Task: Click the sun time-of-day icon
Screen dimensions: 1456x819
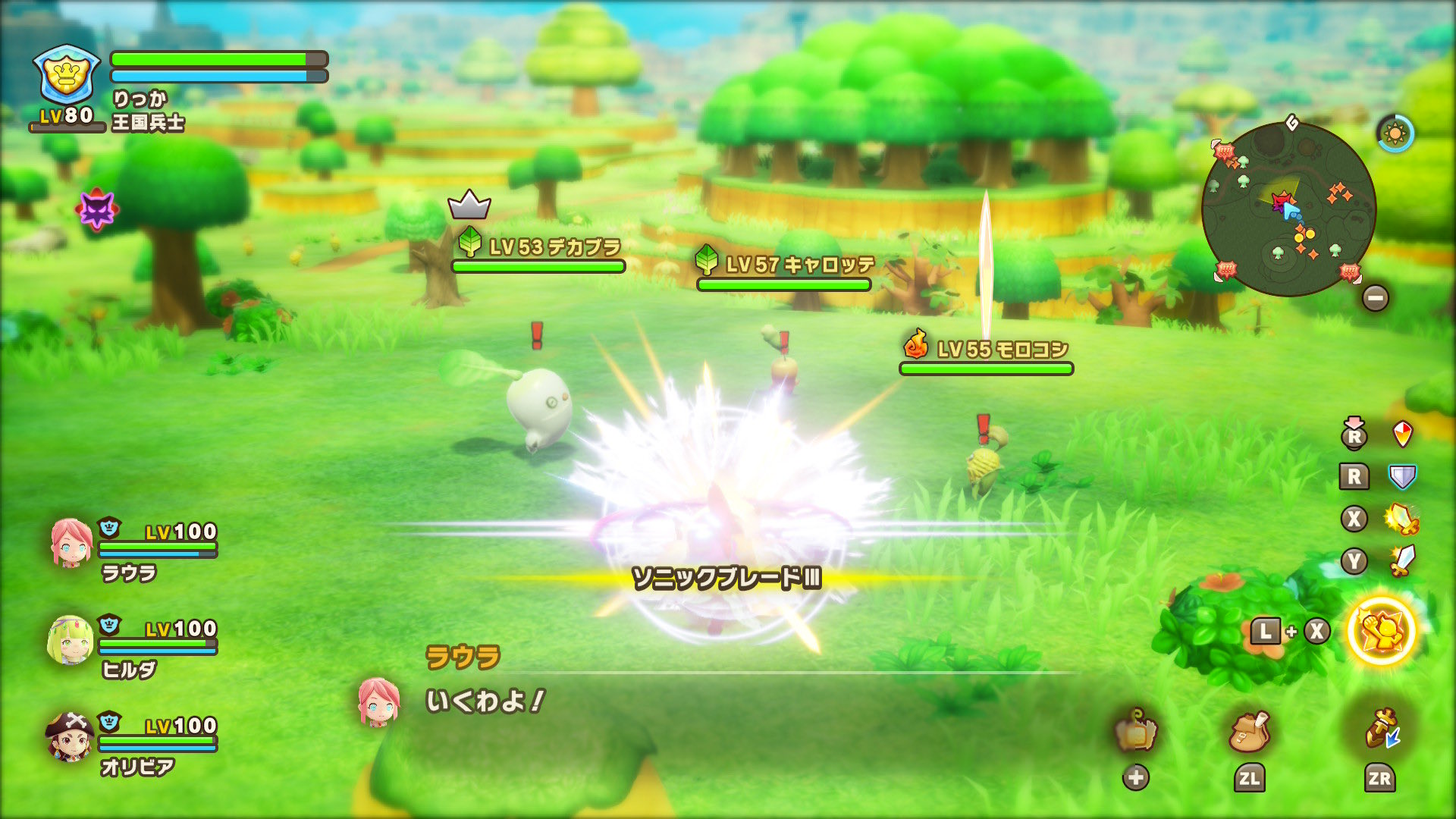Action: click(1395, 134)
